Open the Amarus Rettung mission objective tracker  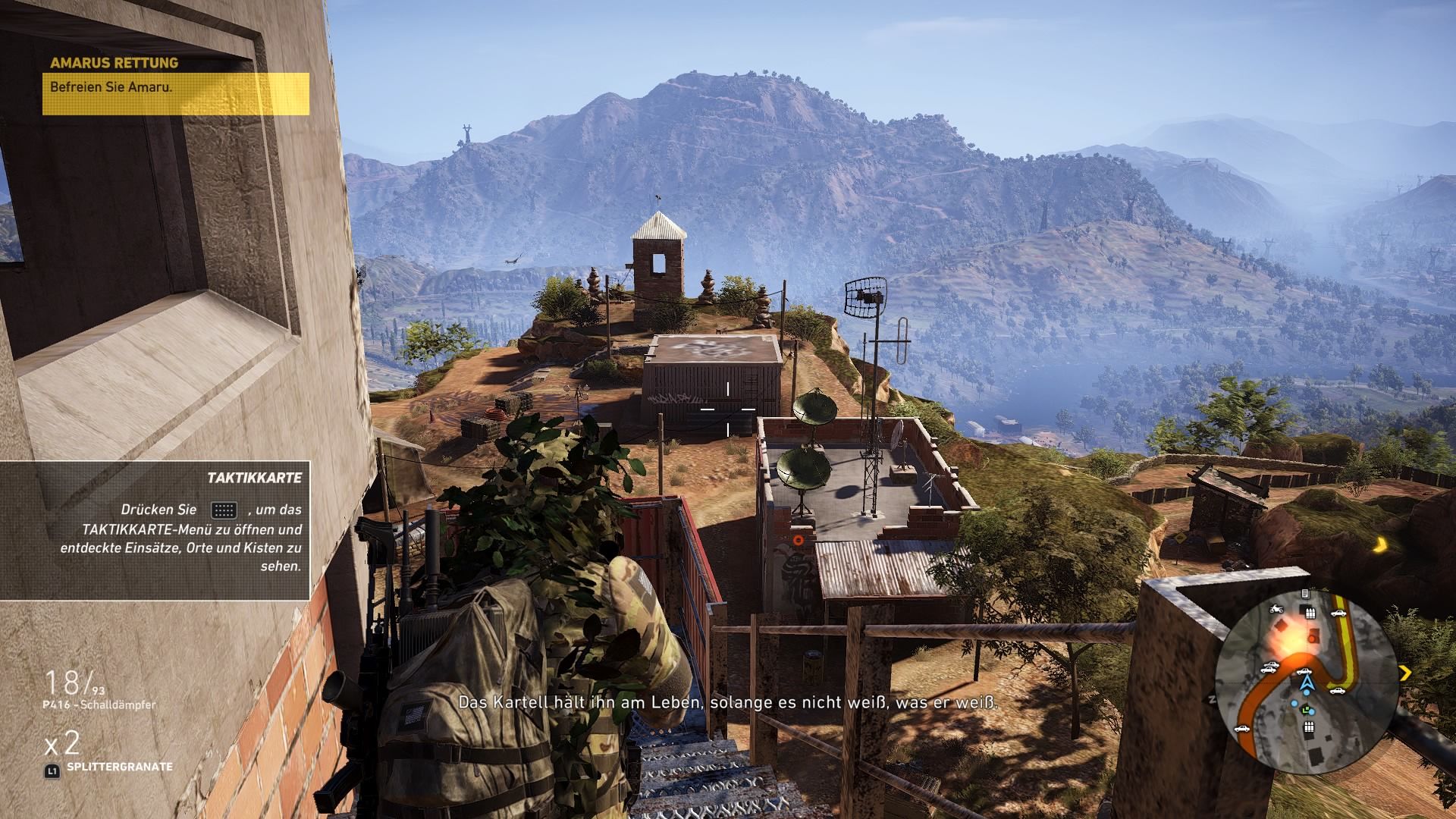click(175, 86)
